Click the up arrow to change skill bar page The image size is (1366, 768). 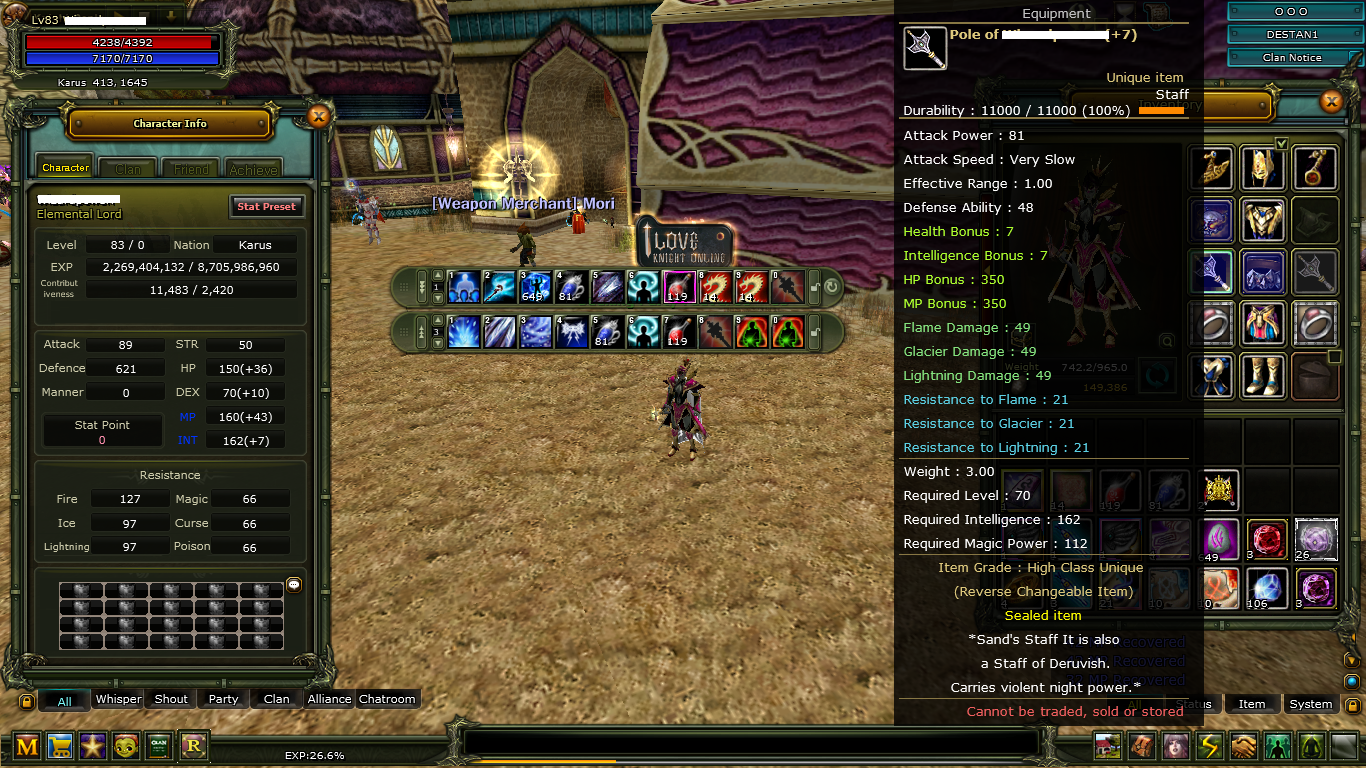coord(437,276)
